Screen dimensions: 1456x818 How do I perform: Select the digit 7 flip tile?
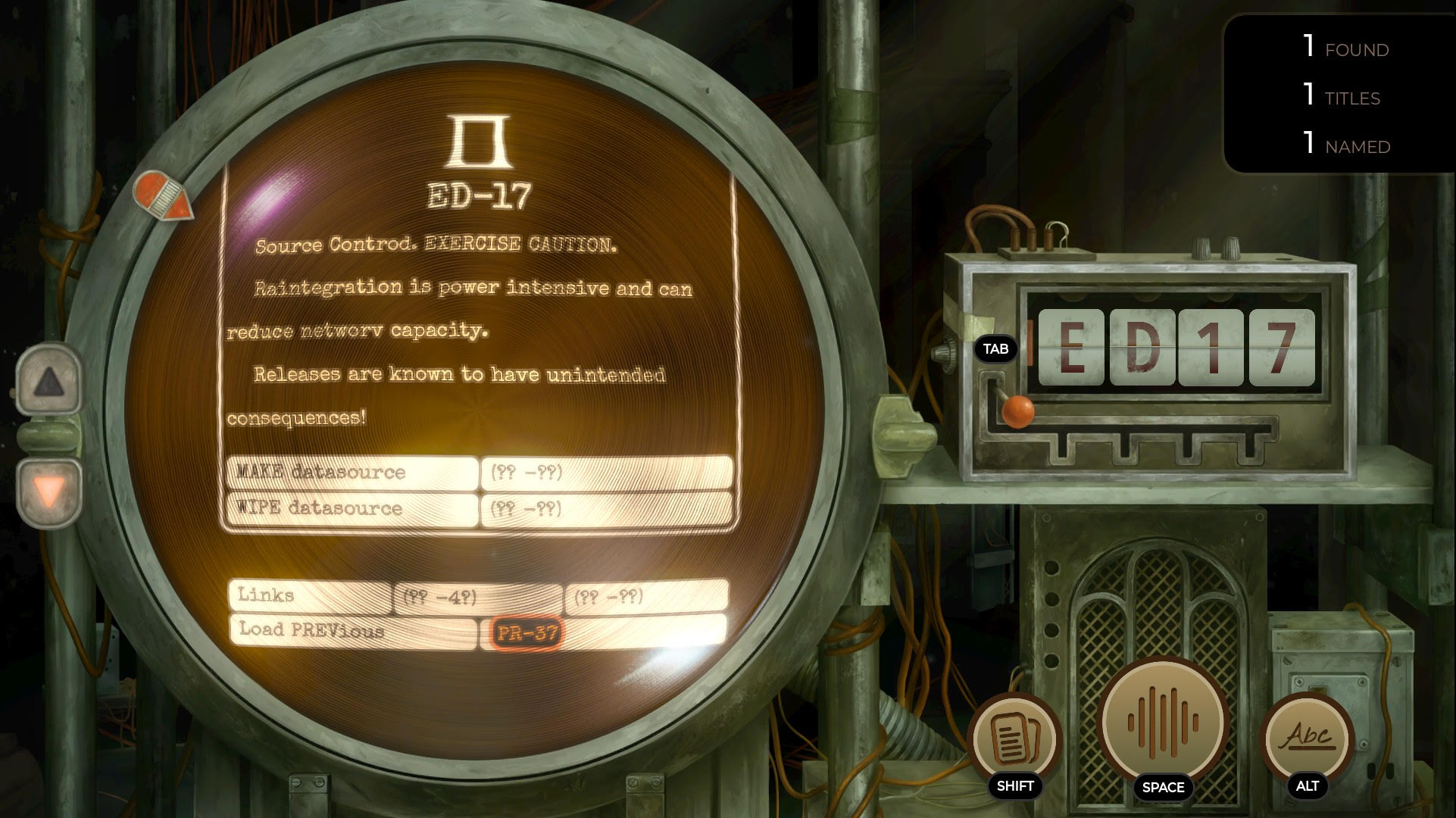(1282, 347)
